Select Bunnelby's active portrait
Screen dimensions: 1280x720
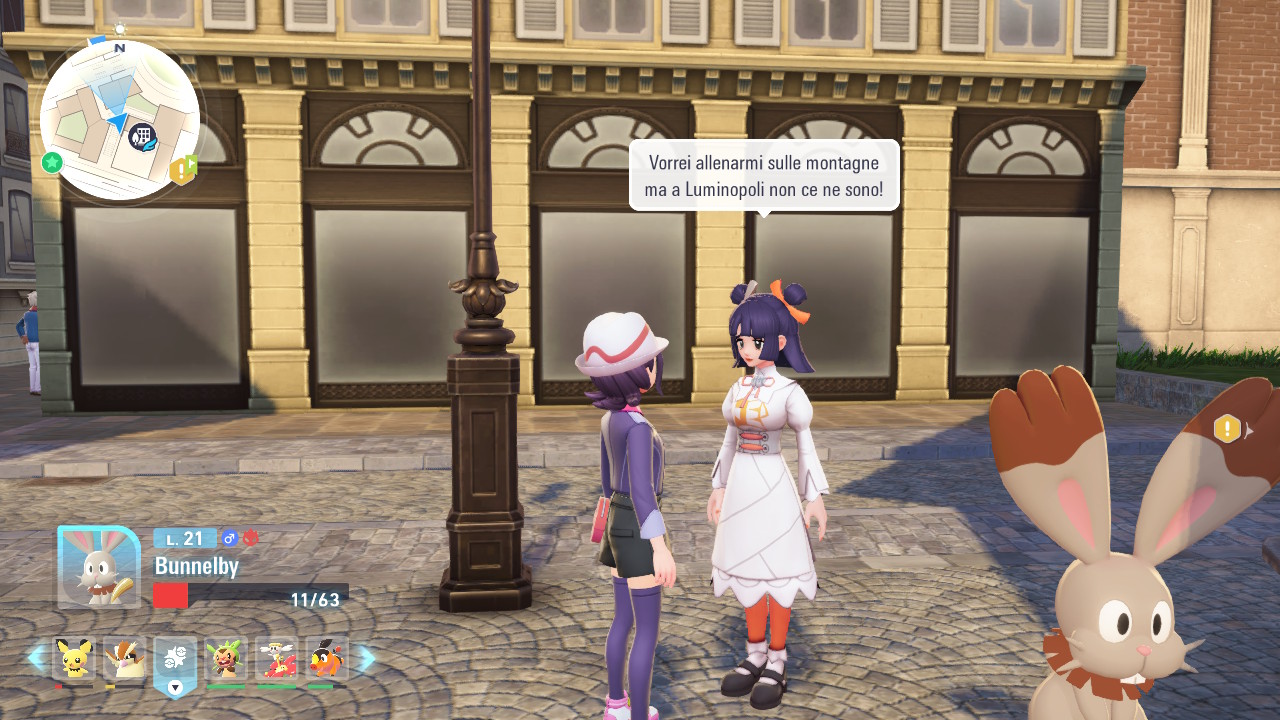tap(99, 567)
